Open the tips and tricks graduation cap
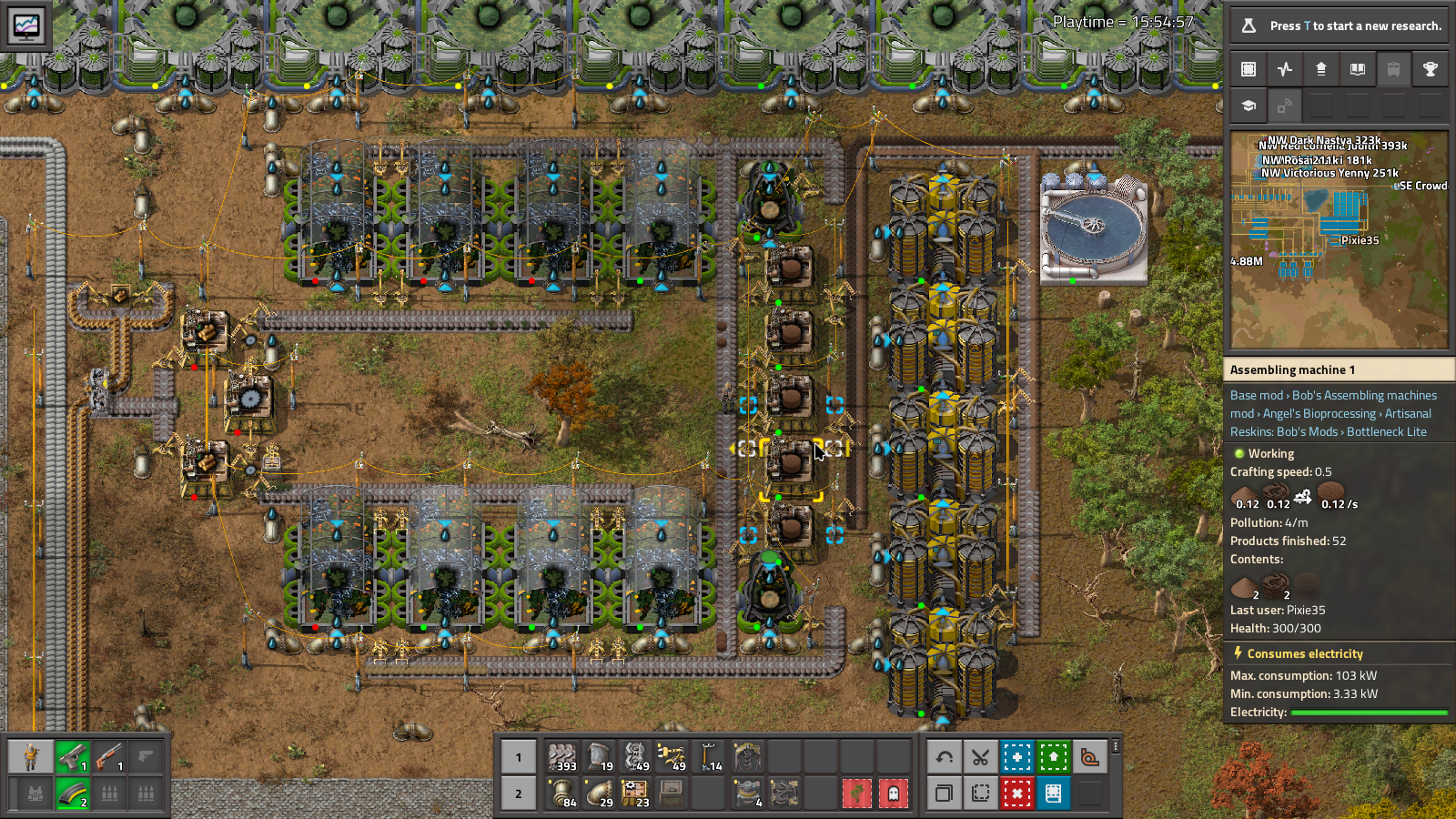 coord(1249,106)
